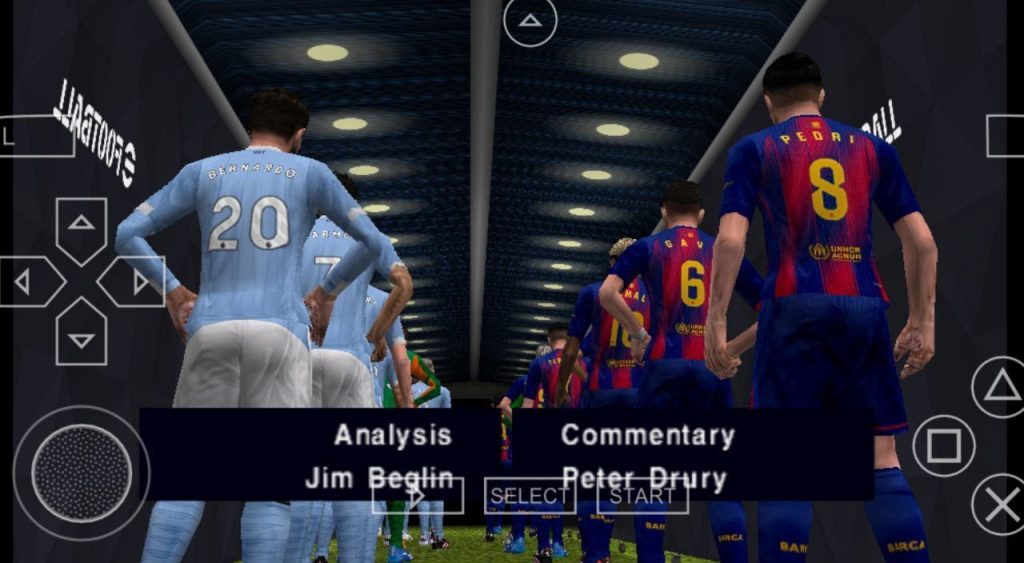Click the on-screen analog stick
The image size is (1024, 563).
click(81, 472)
